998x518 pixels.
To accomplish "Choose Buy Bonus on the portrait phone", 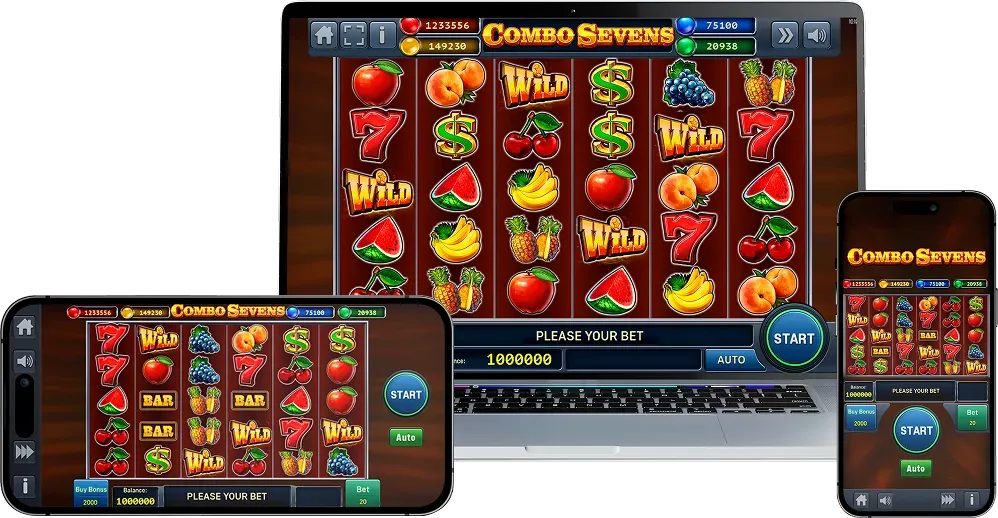I will pos(859,417).
